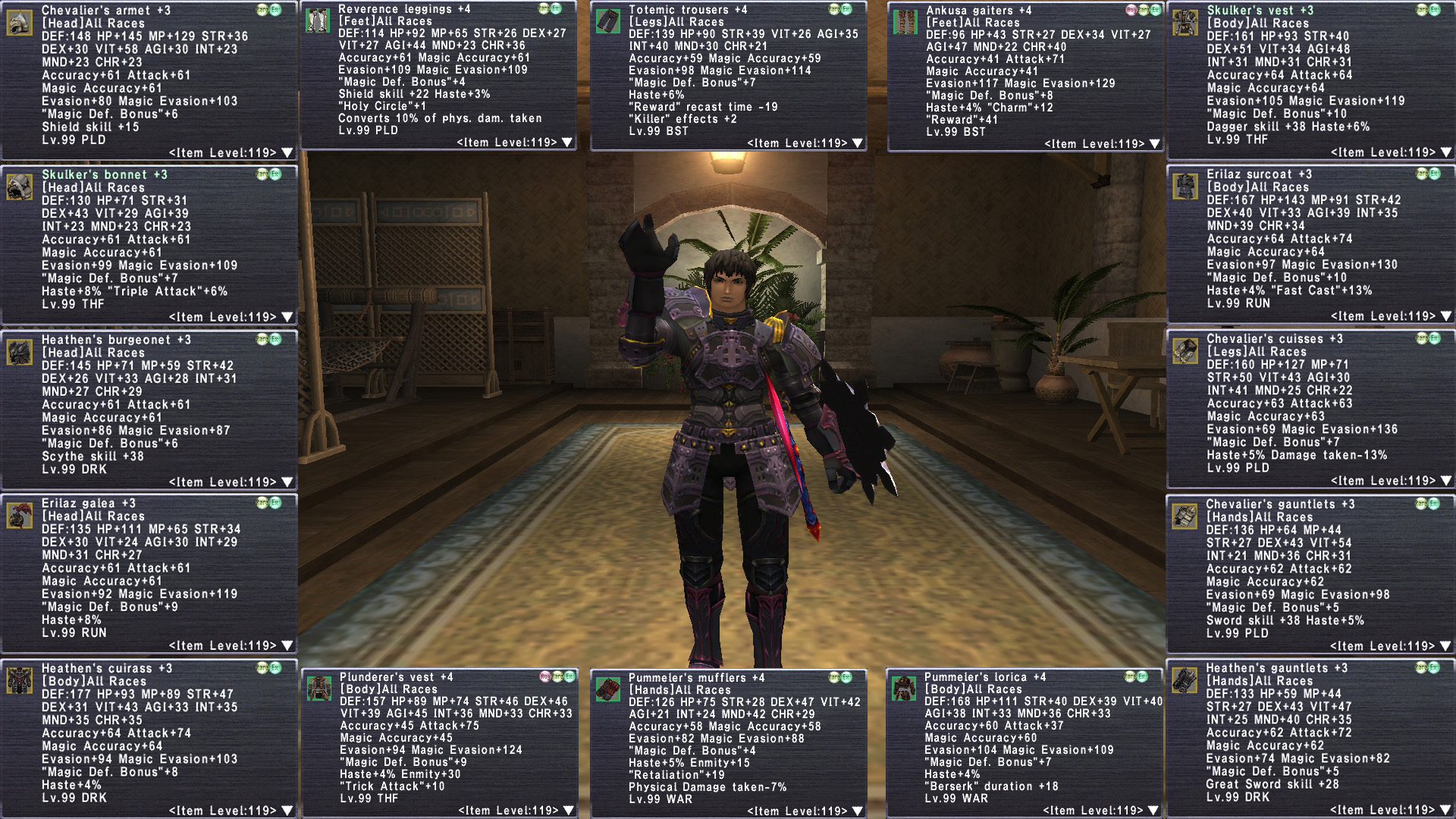This screenshot has width=1456, height=819.
Task: Choose the Totemic trousers +4 item icon
Action: [608, 21]
